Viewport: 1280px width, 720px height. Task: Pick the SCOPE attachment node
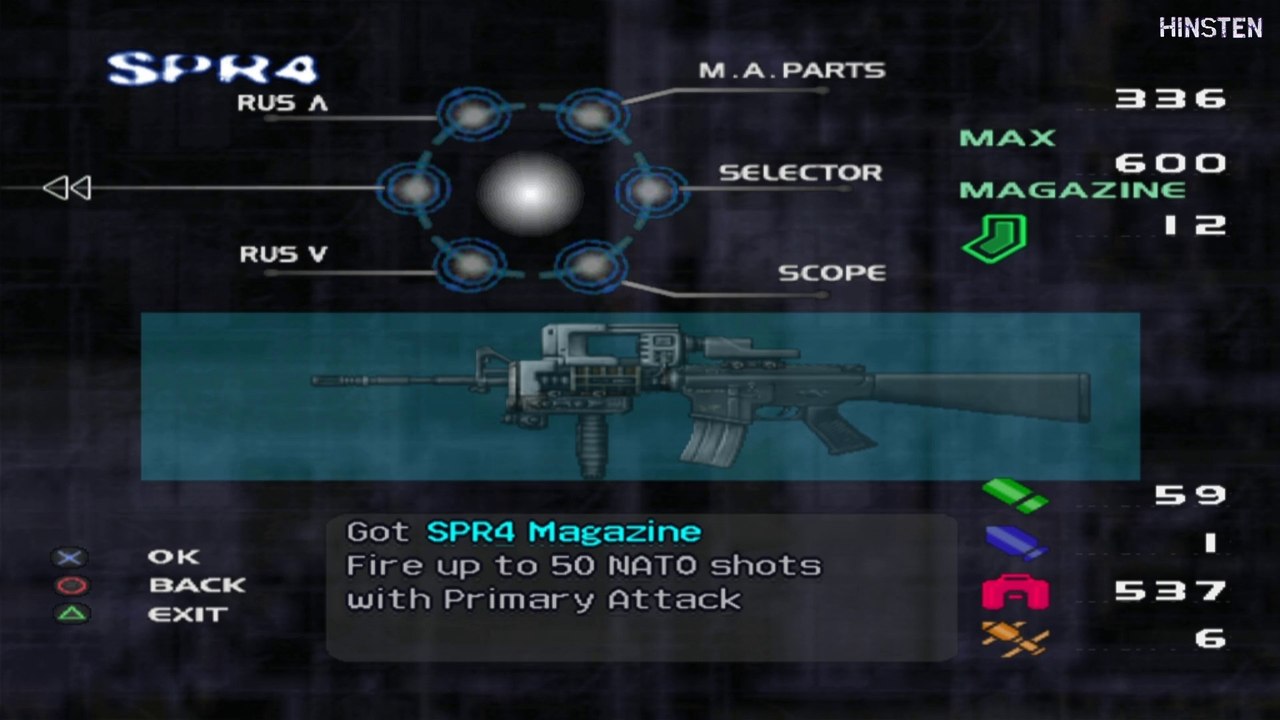point(591,266)
